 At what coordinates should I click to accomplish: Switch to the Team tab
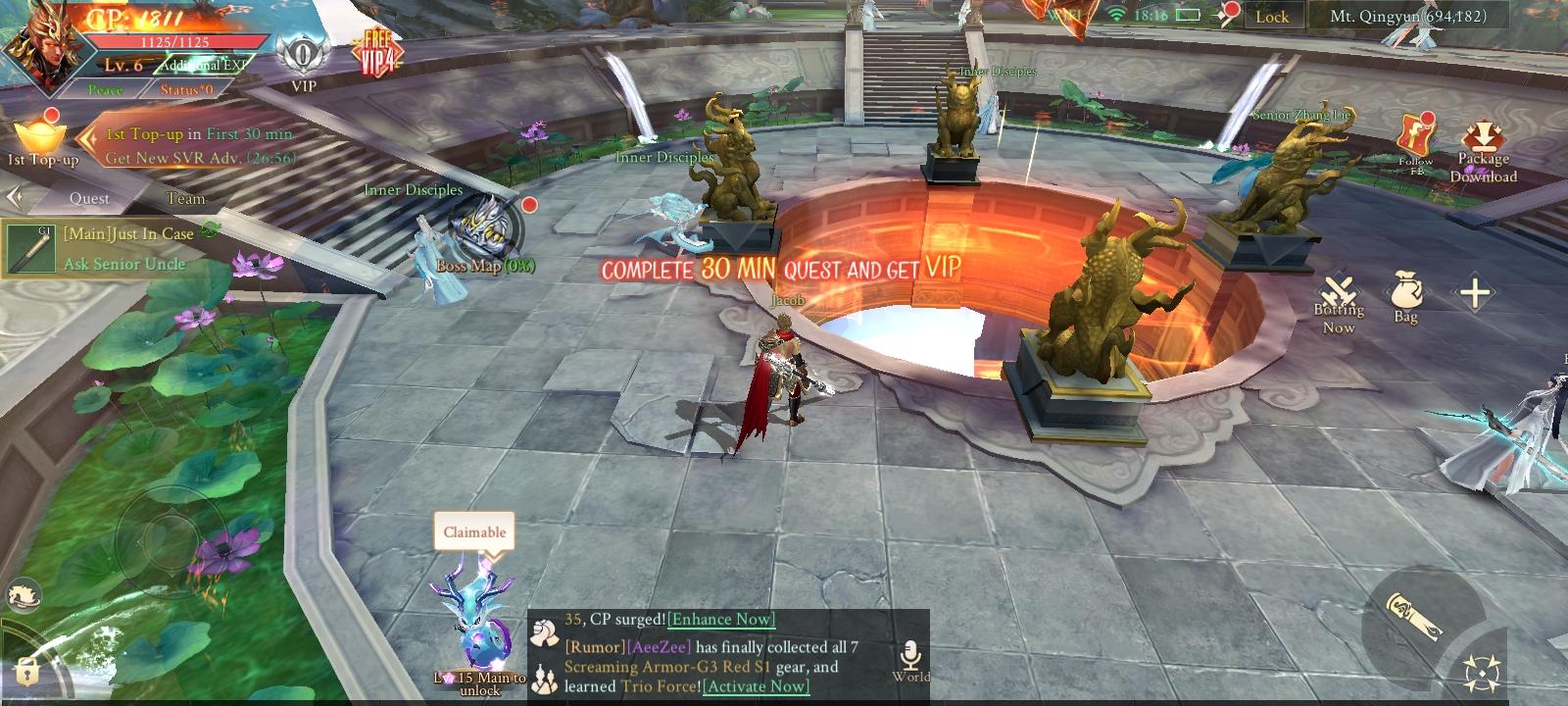coord(187,198)
